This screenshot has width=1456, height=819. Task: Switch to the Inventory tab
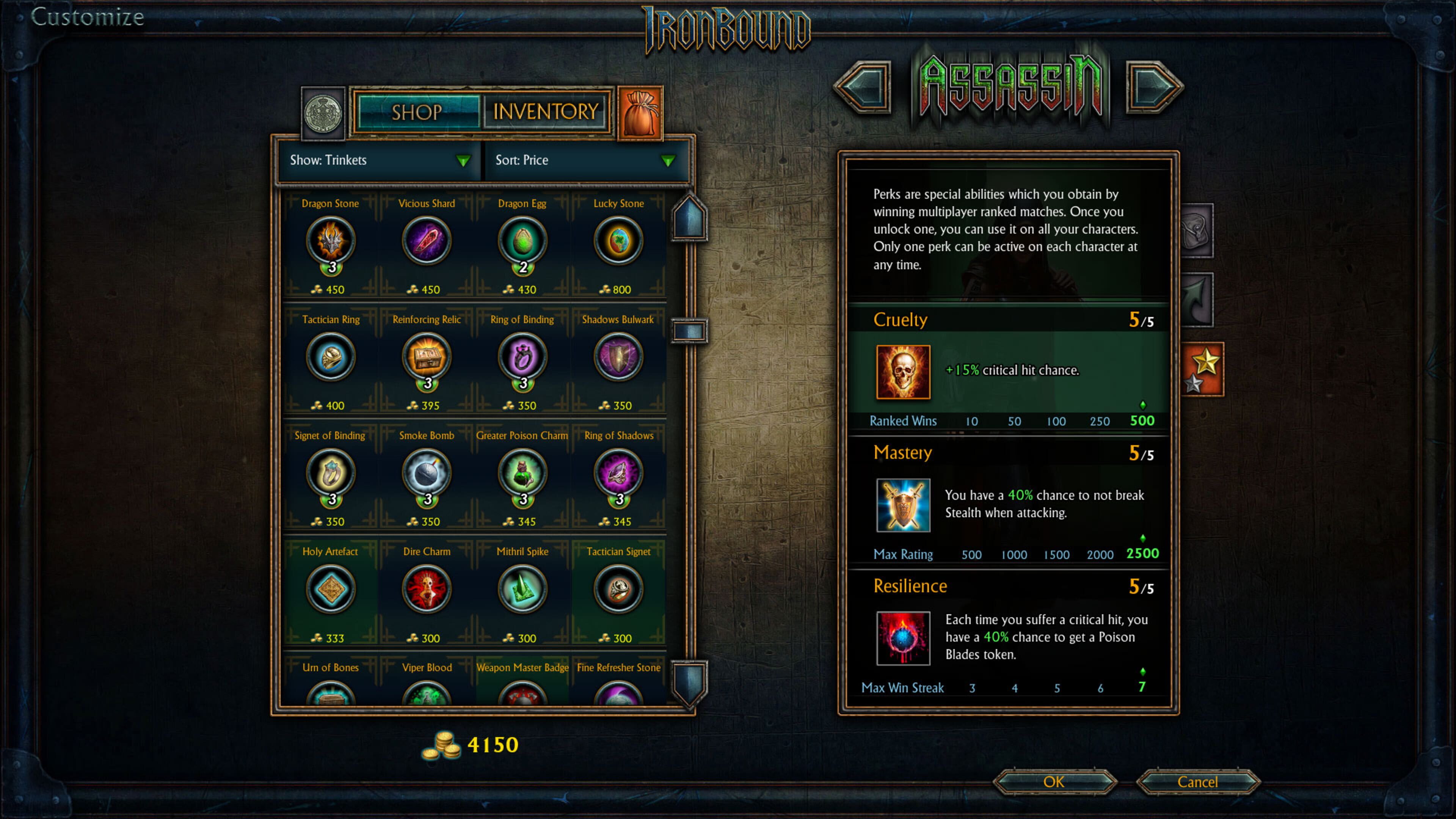pyautogui.click(x=544, y=111)
